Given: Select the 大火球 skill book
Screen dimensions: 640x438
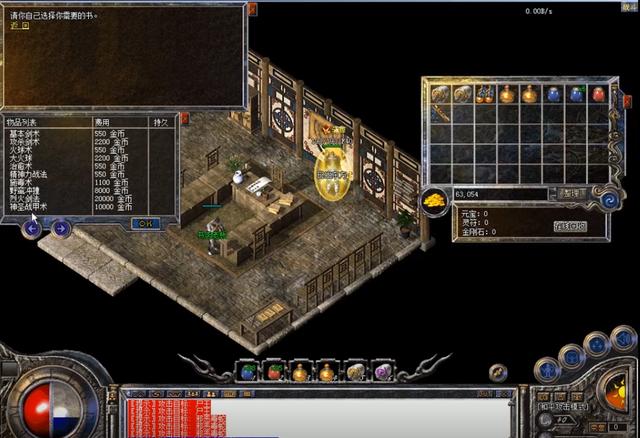Looking at the screenshot, I should pos(23,158).
